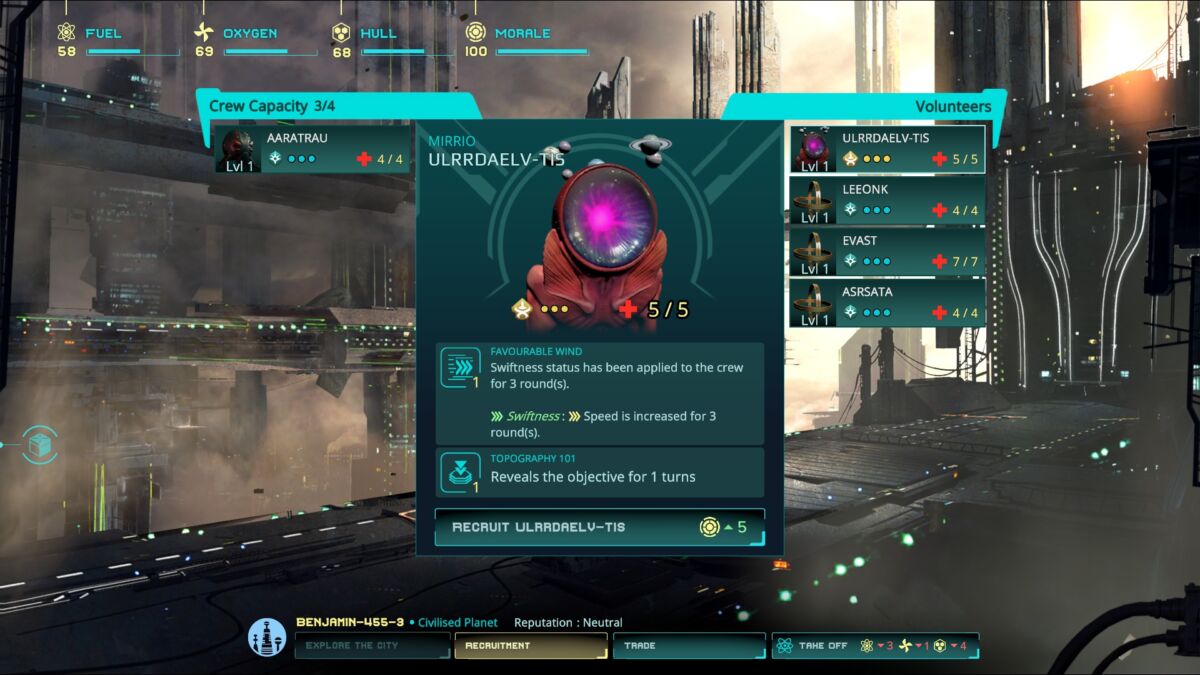
Task: Open the cargo cube icon
Action: (x=40, y=445)
